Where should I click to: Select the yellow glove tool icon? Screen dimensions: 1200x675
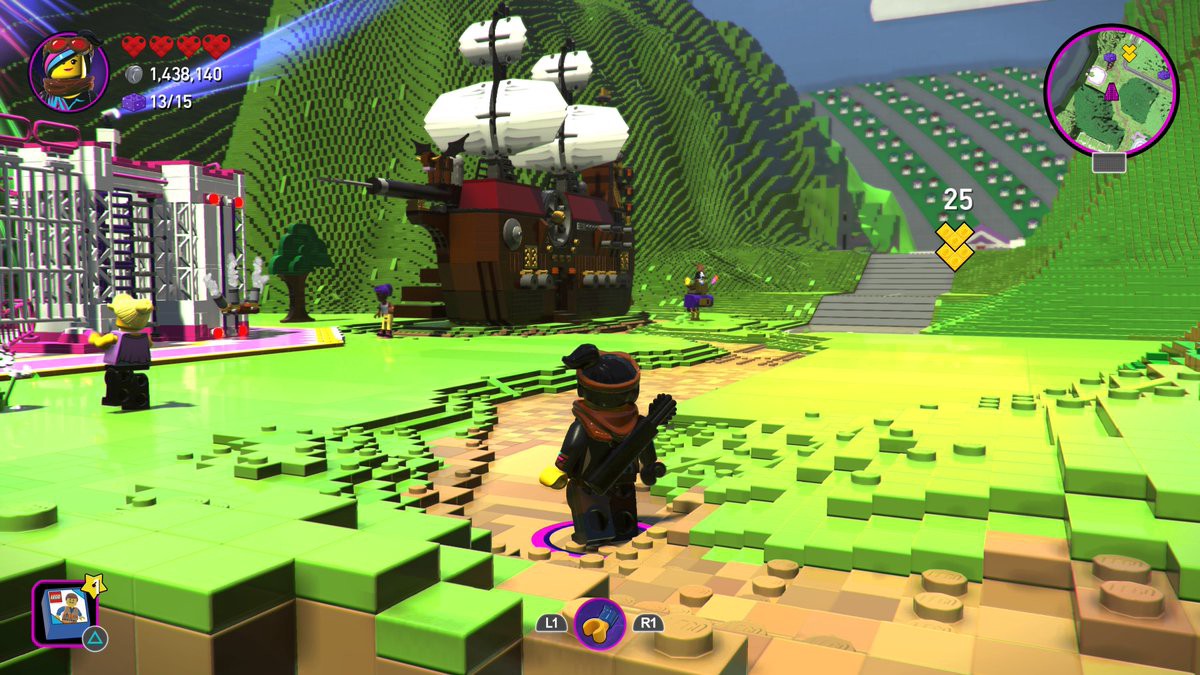point(599,623)
